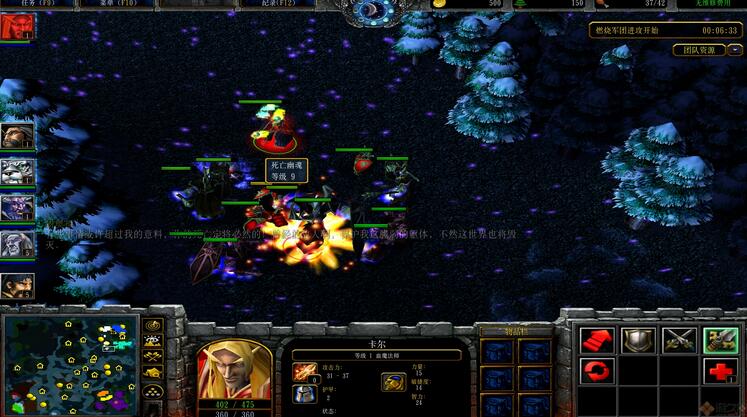Image resolution: width=747 pixels, height=417 pixels.
Task: Click the green-highlighted command icon
Action: click(720, 340)
